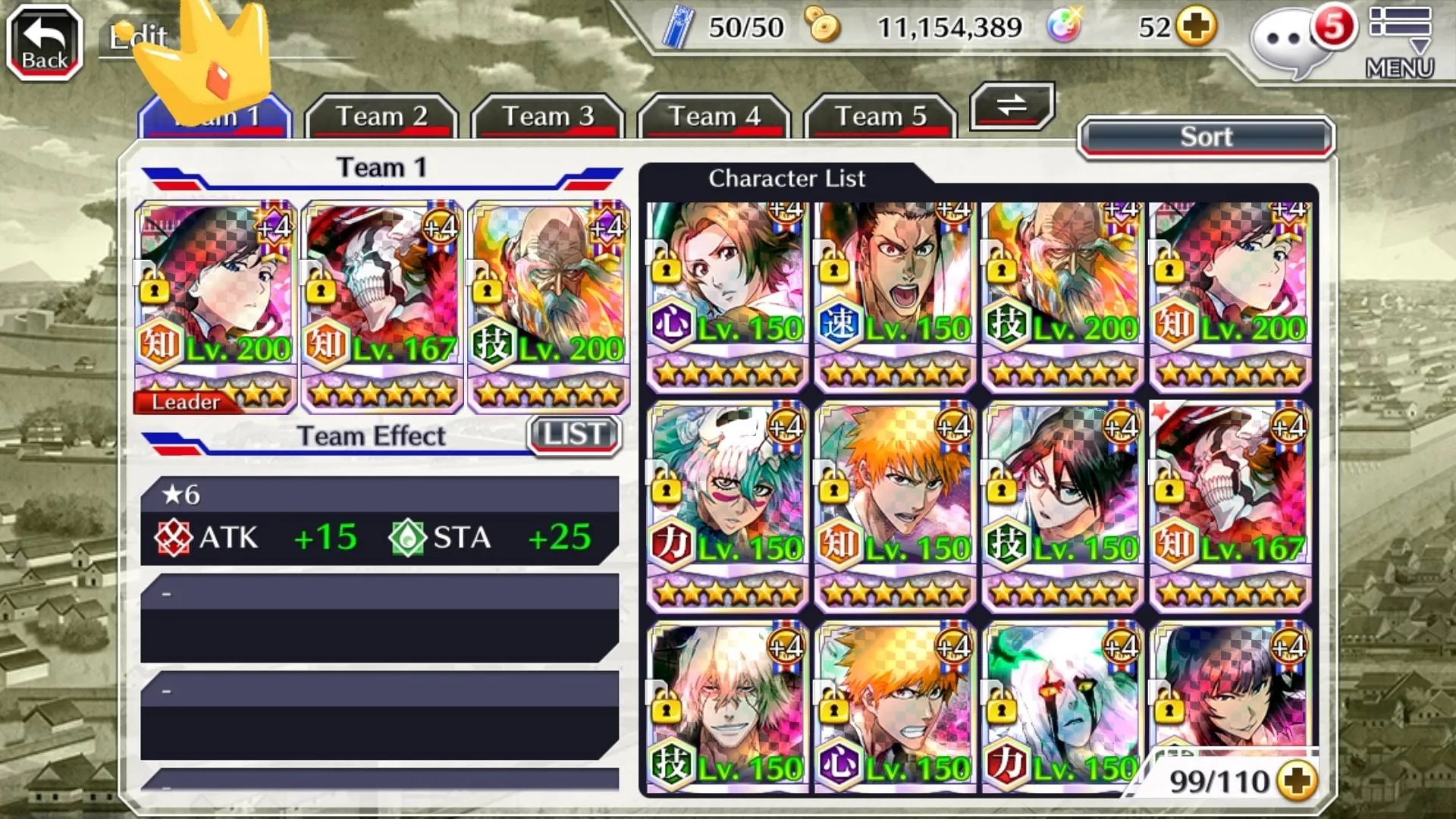Open the Team 4 tab
The height and width of the screenshot is (819, 1456).
pyautogui.click(x=714, y=117)
